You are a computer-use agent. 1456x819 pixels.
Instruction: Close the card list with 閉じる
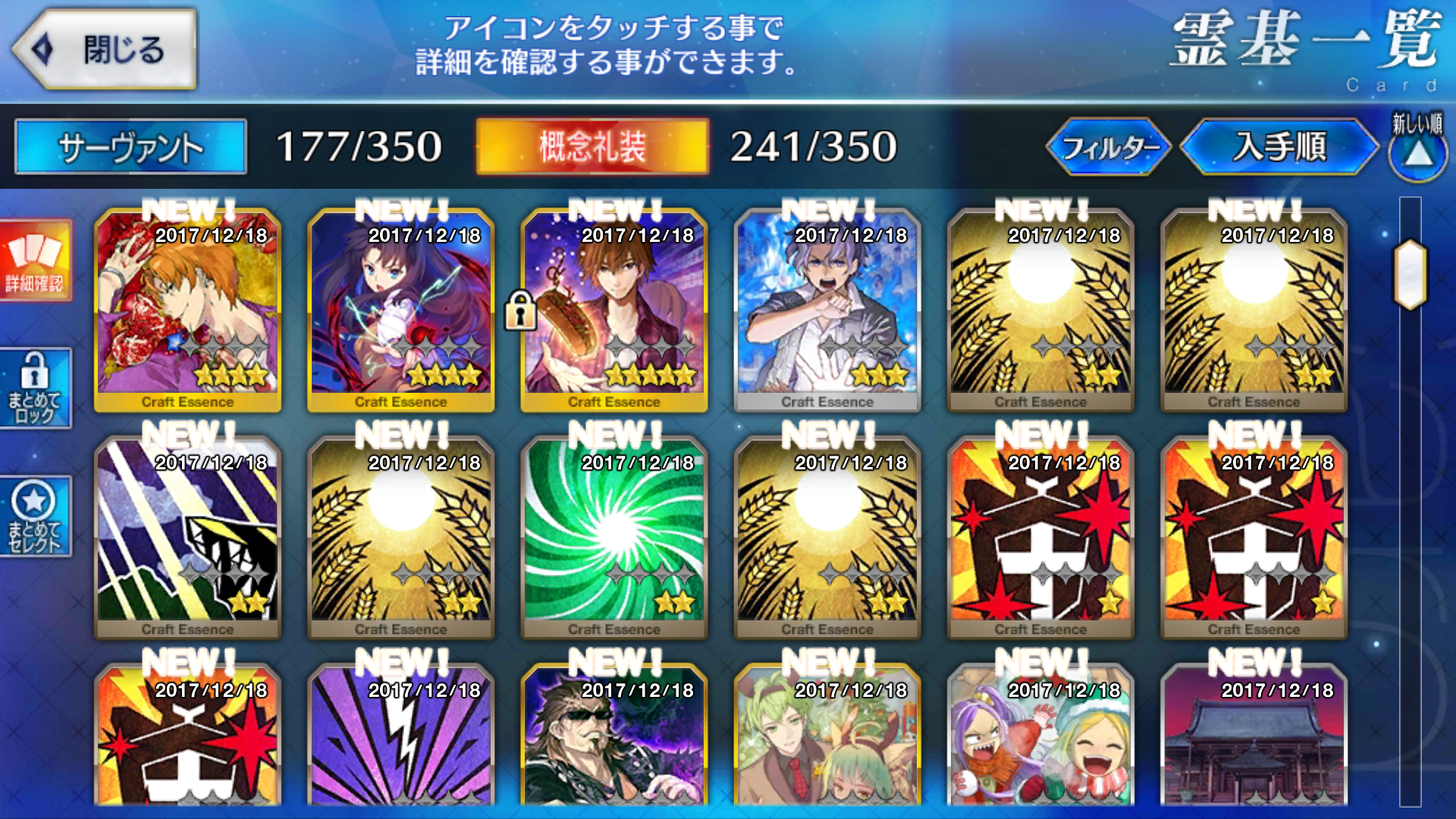point(106,50)
